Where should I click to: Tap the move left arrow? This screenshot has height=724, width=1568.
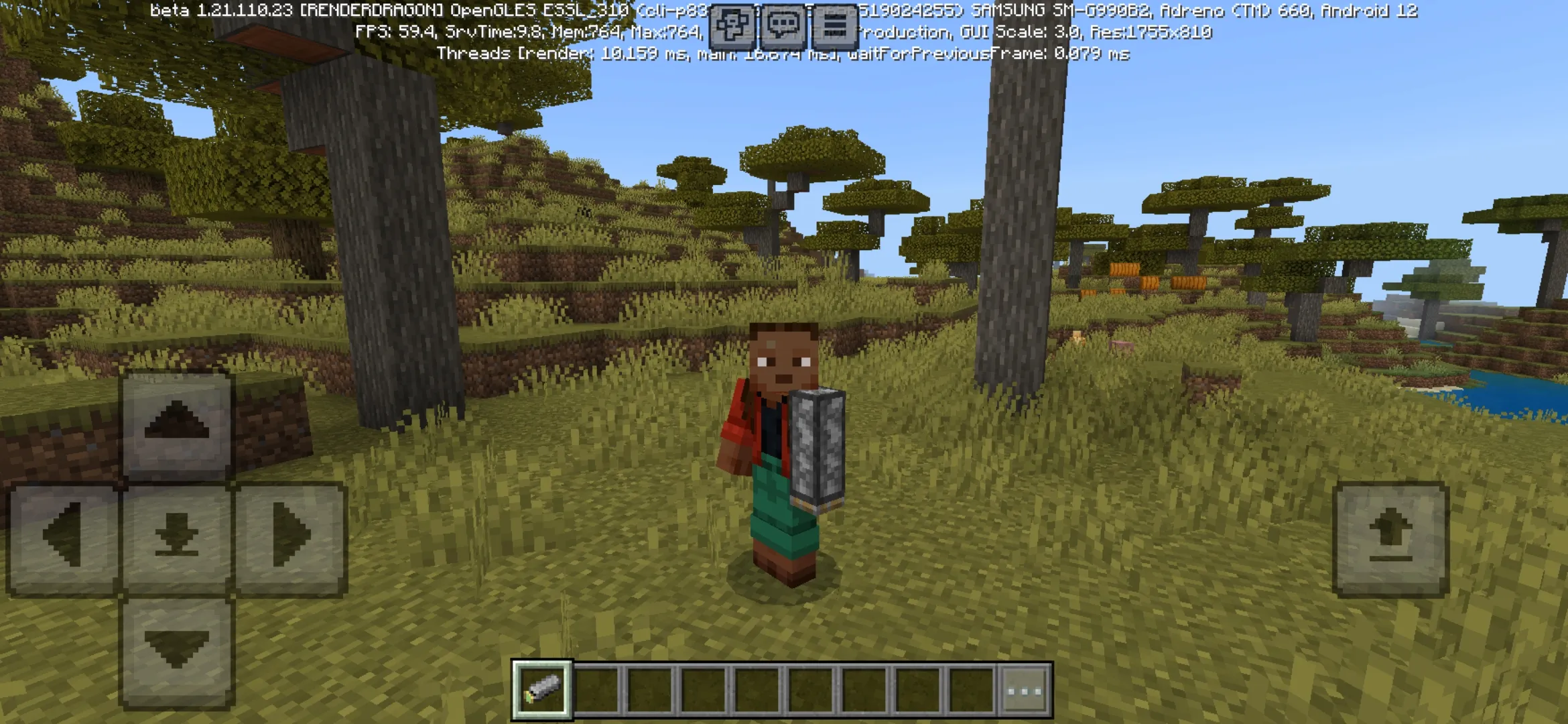pos(63,538)
